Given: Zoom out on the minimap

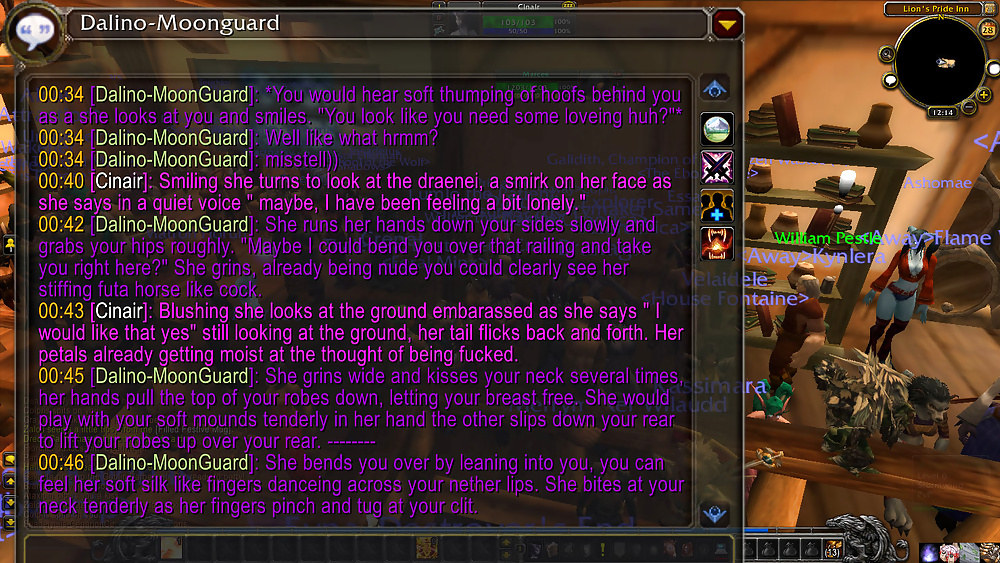Looking at the screenshot, I should tap(970, 105).
